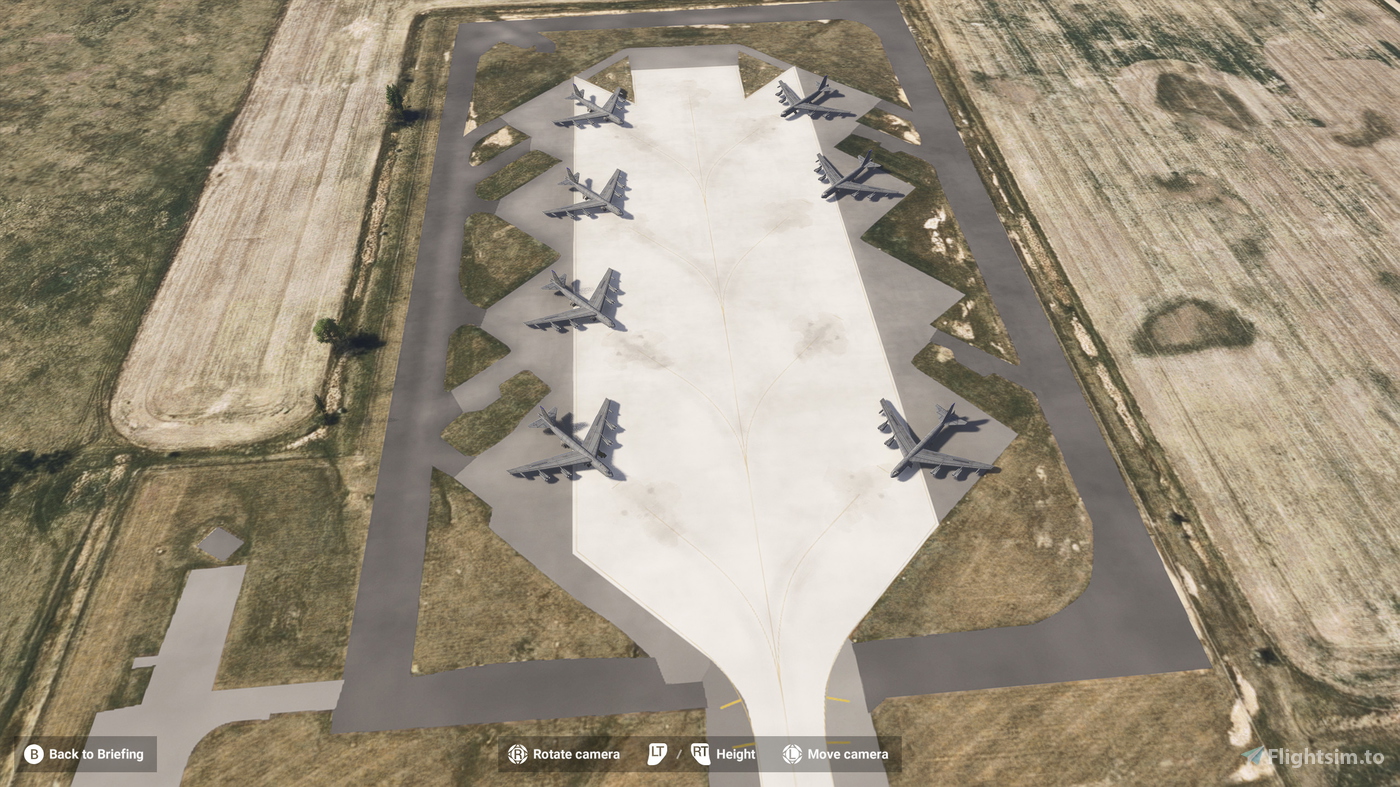Click the topmost right-side B-52 bomber
Image resolution: width=1400 pixels, height=787 pixels.
812,100
